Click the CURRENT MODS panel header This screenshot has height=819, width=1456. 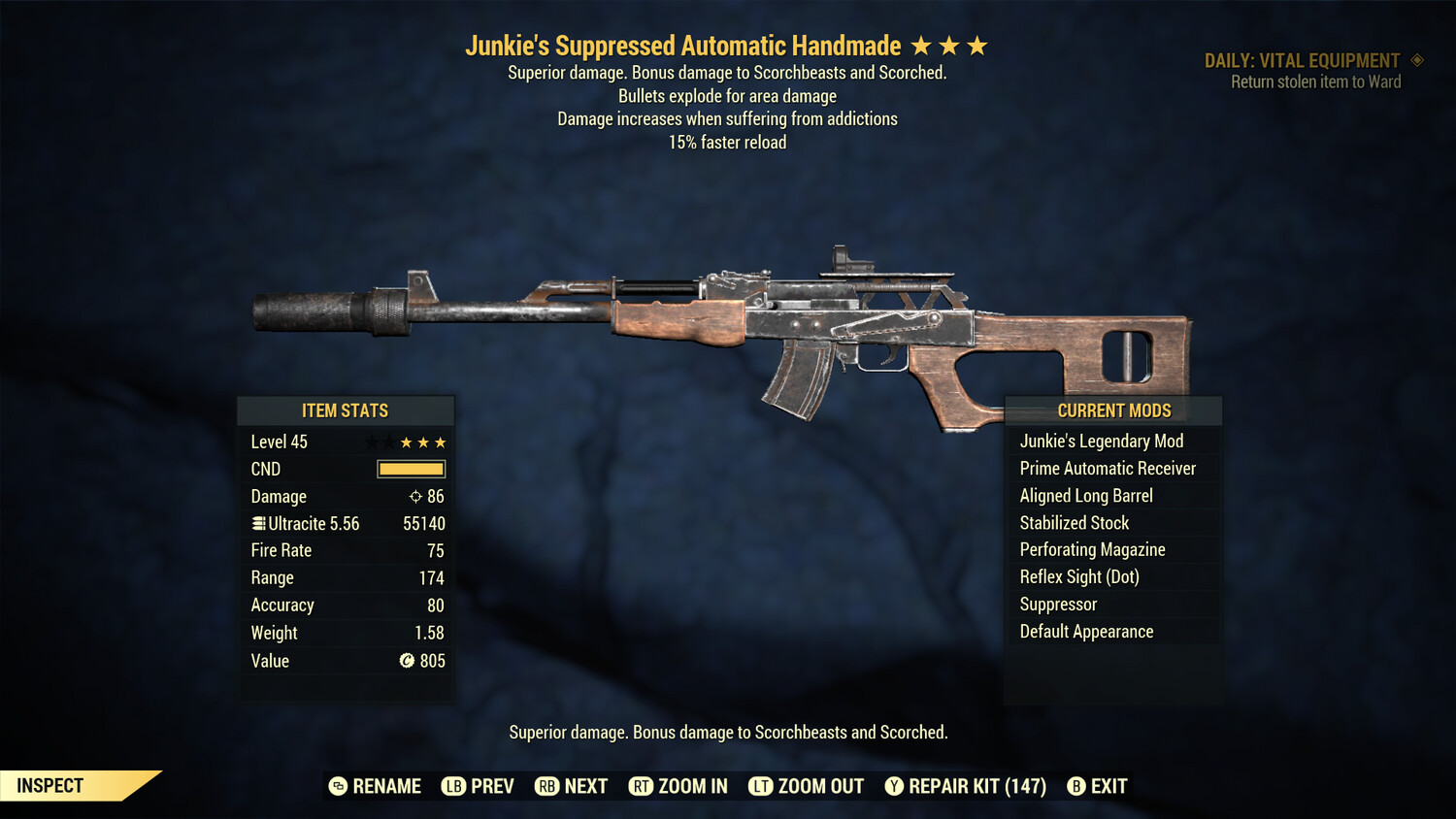coord(1113,410)
